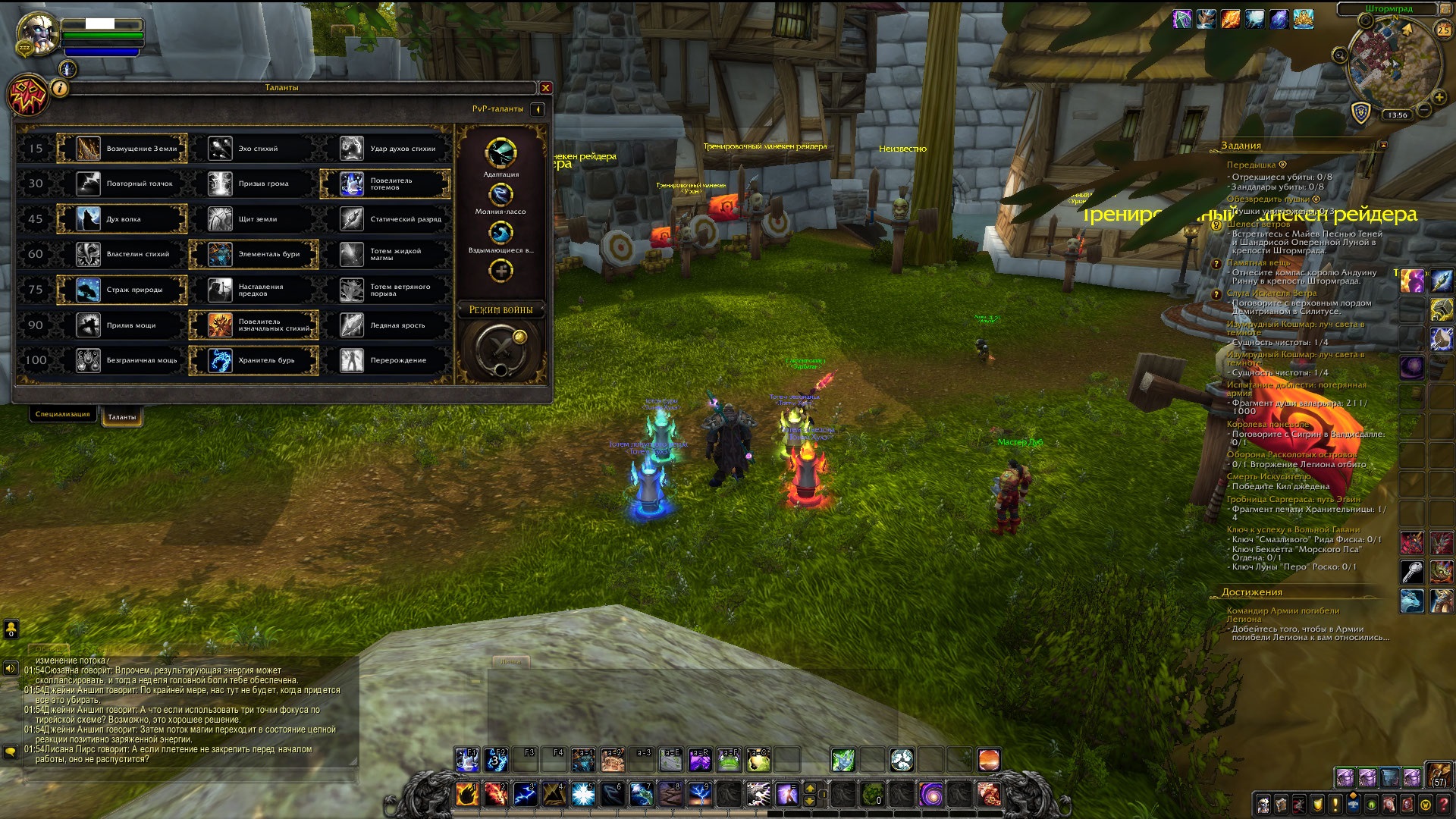Select the Адаптация PvP talent slot

pos(500,153)
